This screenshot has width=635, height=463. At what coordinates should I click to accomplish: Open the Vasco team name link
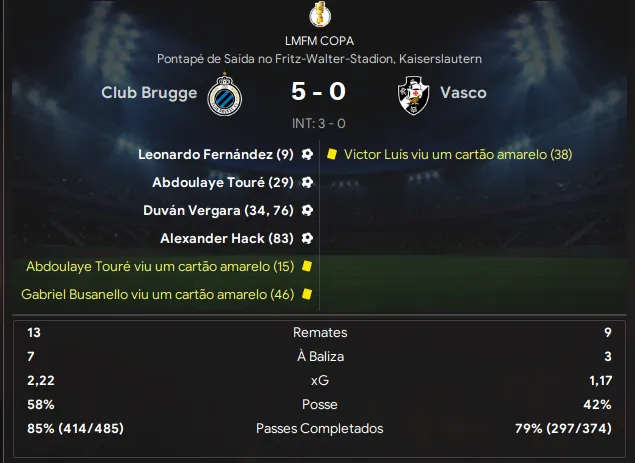tap(463, 93)
